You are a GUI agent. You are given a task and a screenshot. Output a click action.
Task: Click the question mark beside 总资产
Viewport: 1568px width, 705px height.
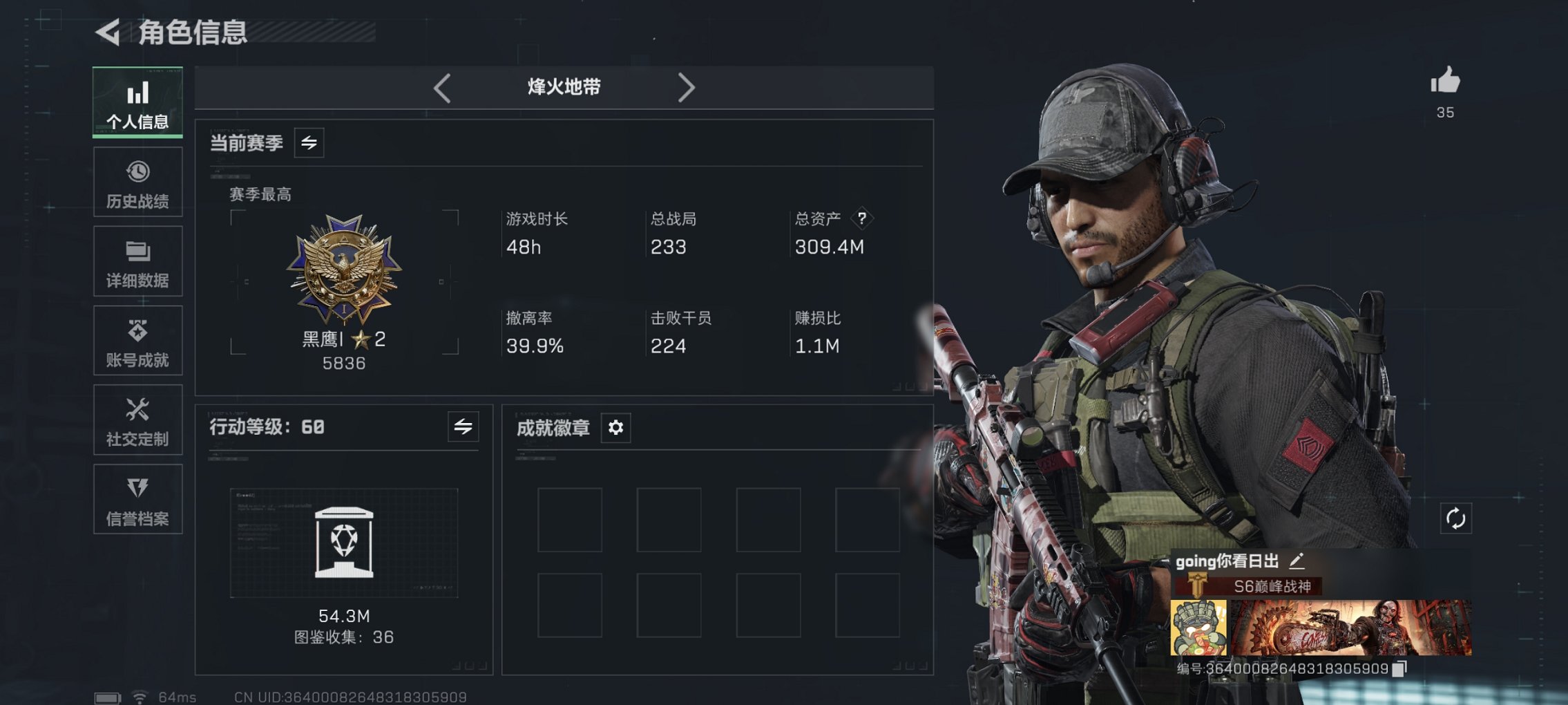pos(861,218)
